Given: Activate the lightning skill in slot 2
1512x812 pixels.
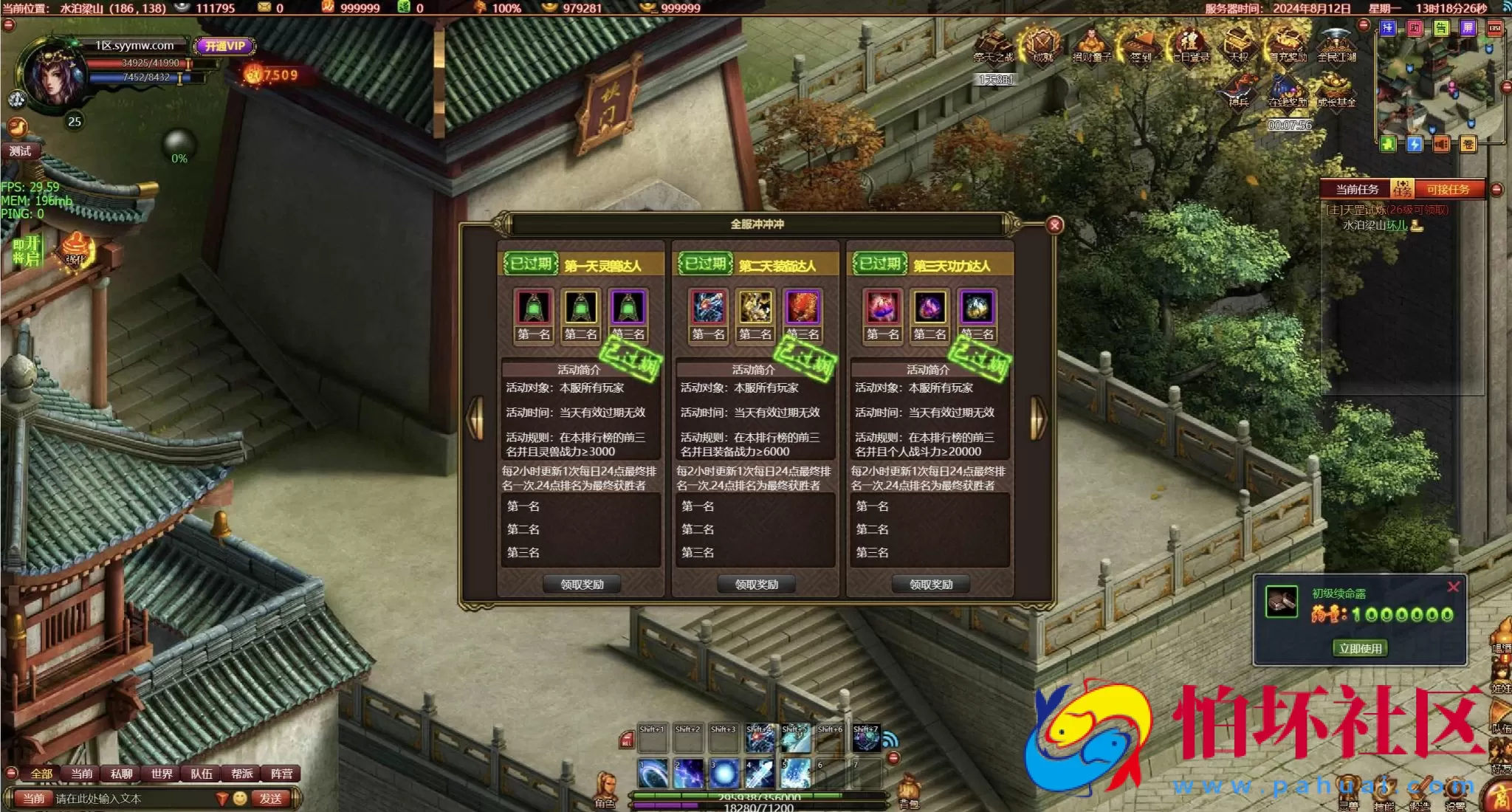Looking at the screenshot, I should click(689, 774).
